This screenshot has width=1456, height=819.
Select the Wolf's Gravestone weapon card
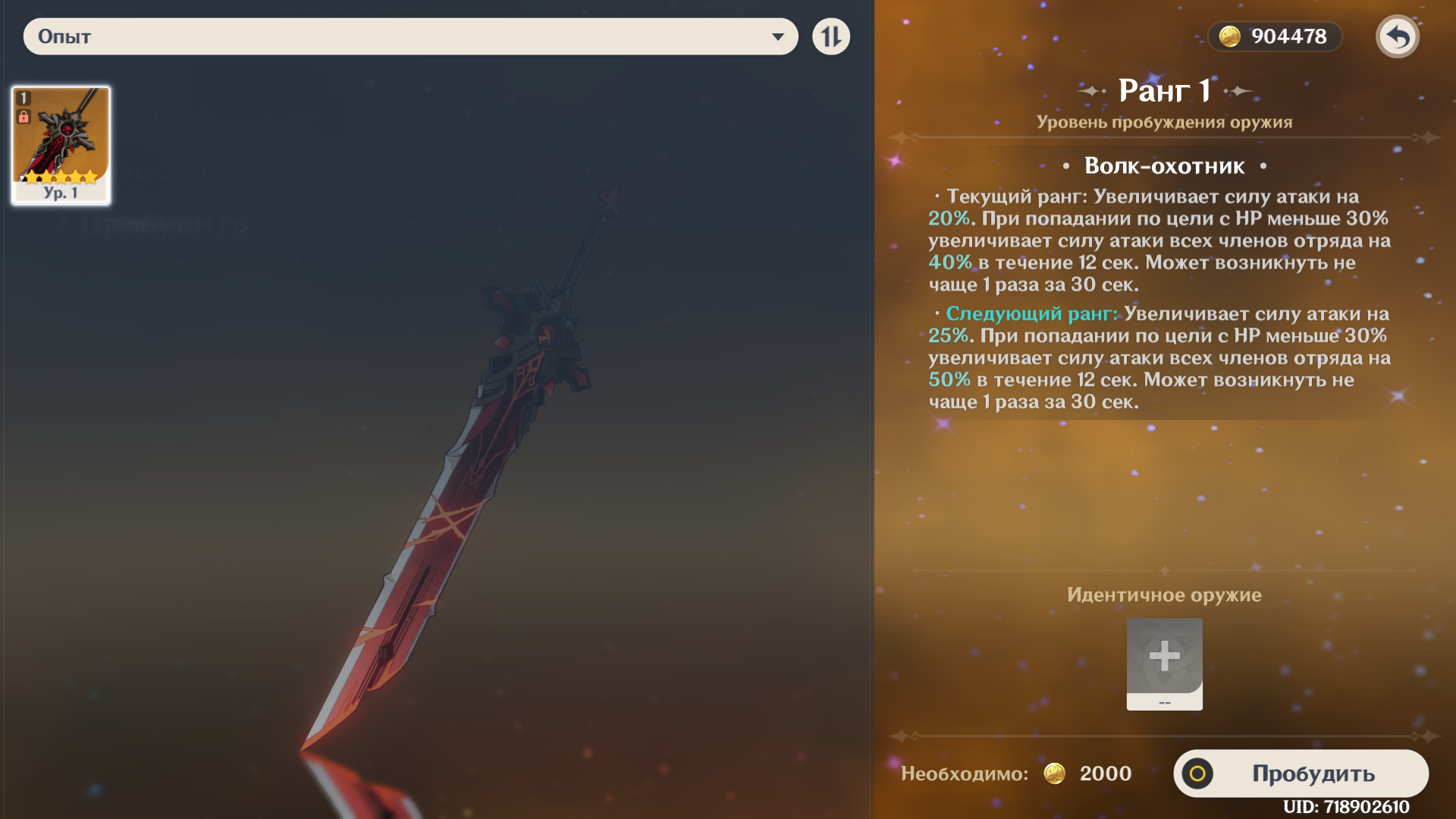click(61, 145)
